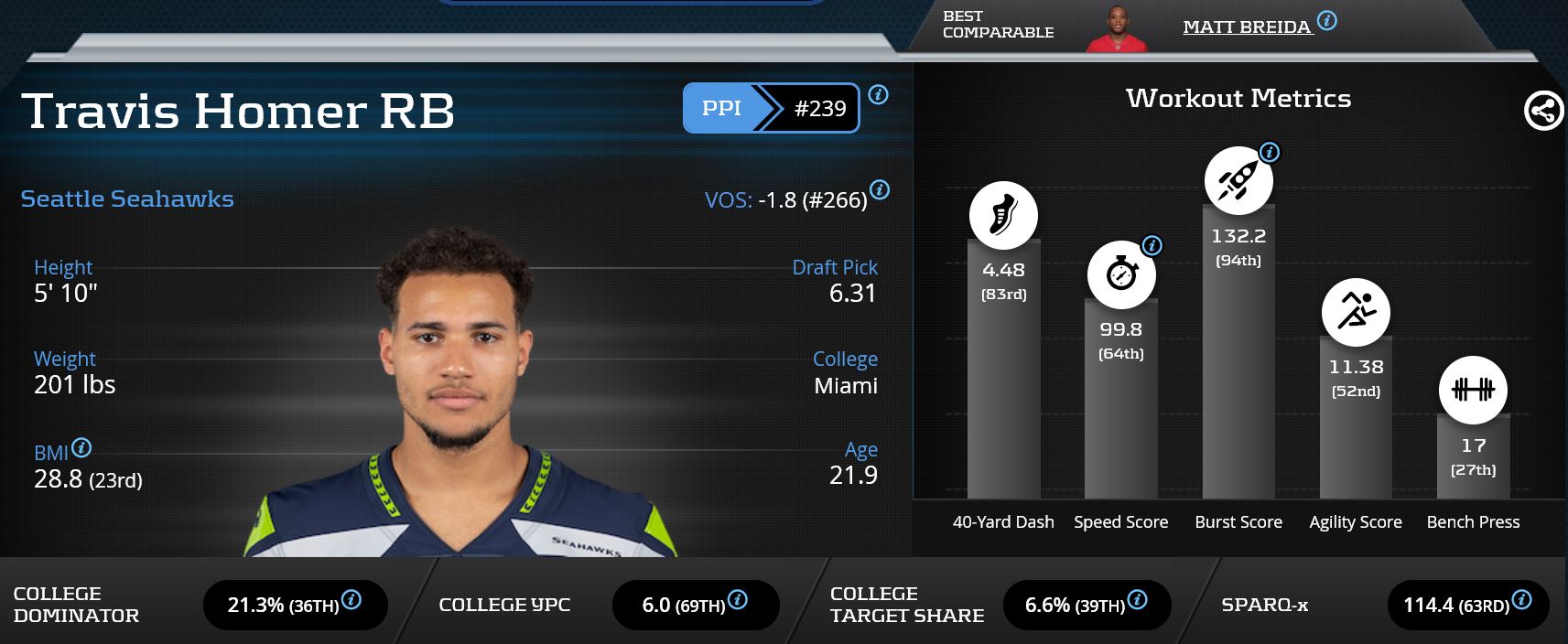Click the Burst Score rocket info icon
Screen dimensions: 1568x644
(x=1270, y=152)
